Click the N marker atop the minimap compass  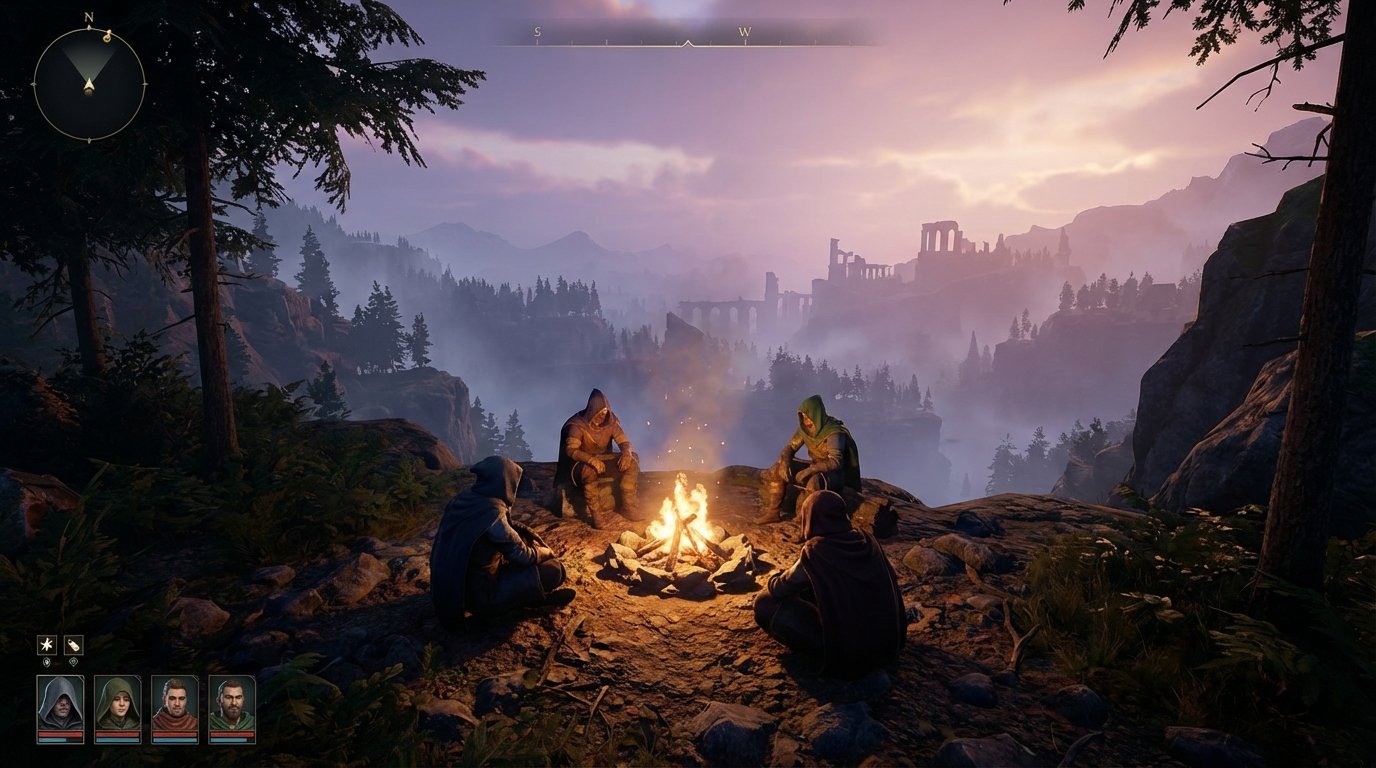pos(88,17)
